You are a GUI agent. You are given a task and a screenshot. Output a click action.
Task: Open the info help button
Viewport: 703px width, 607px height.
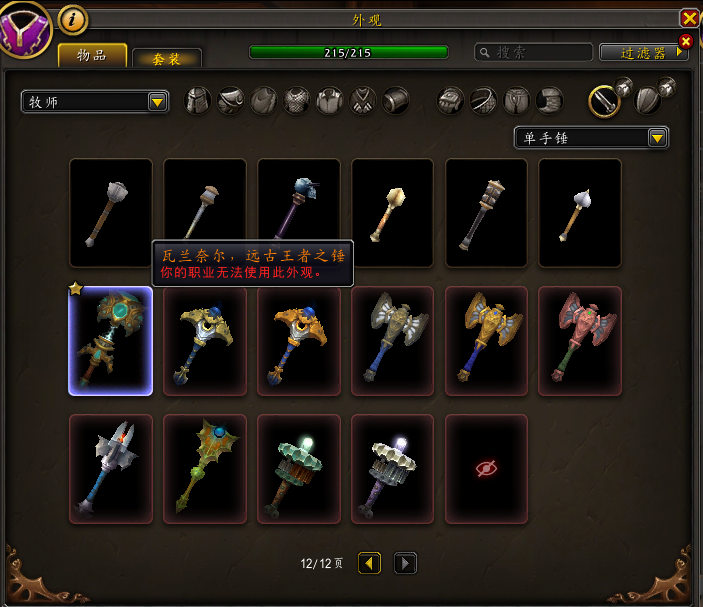(73, 19)
